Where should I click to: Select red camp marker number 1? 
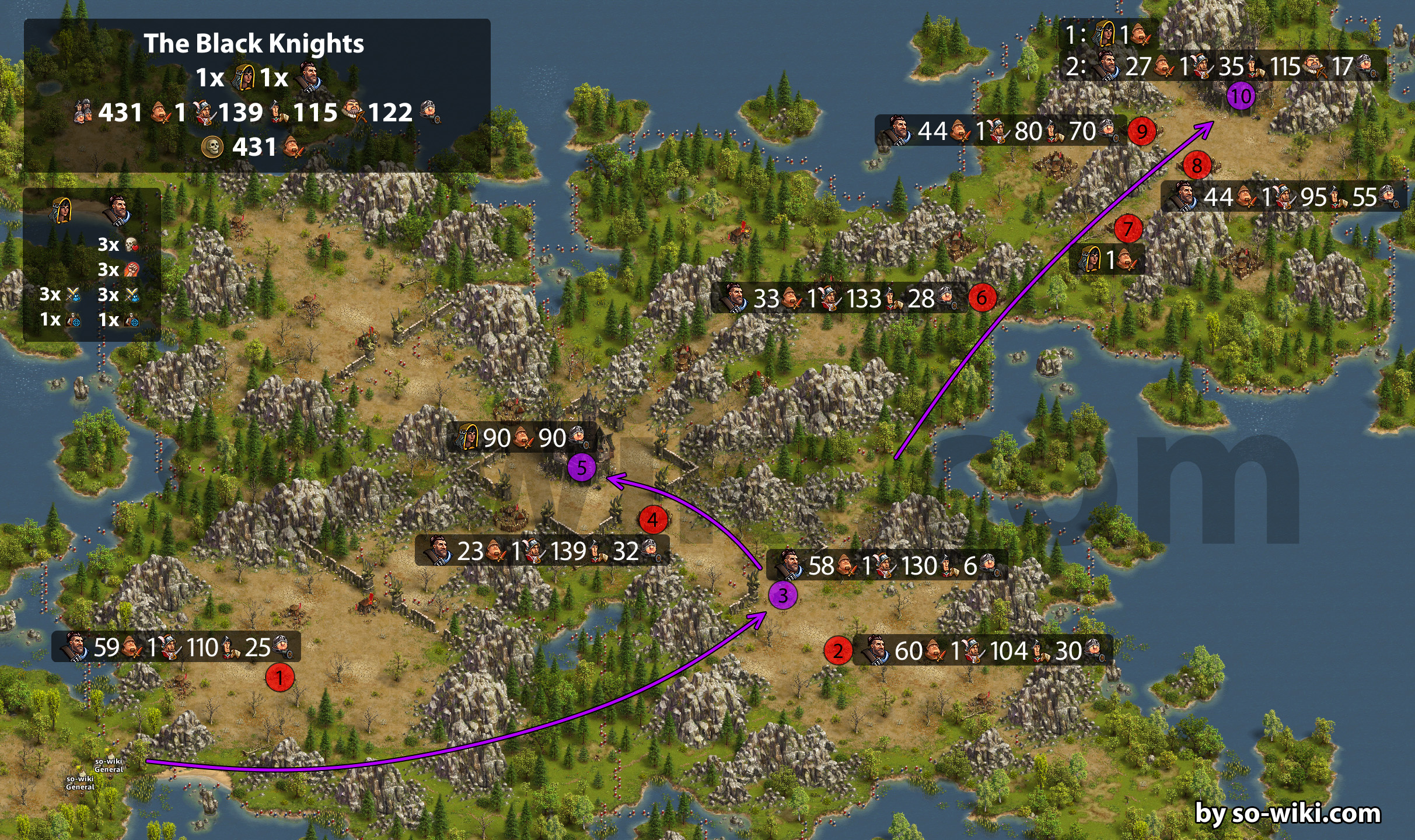tap(279, 678)
